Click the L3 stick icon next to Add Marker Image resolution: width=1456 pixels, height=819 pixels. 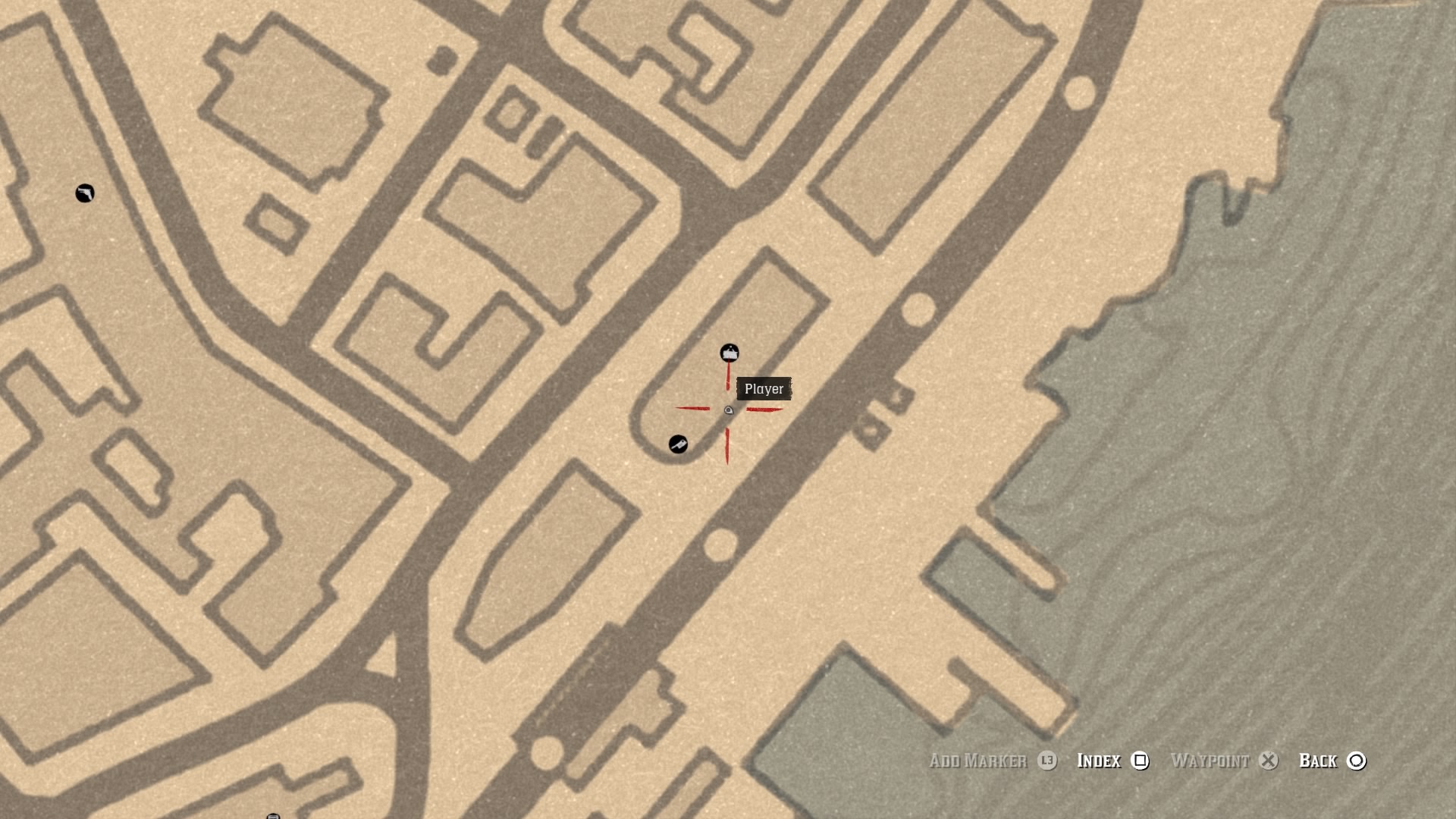point(1046,761)
